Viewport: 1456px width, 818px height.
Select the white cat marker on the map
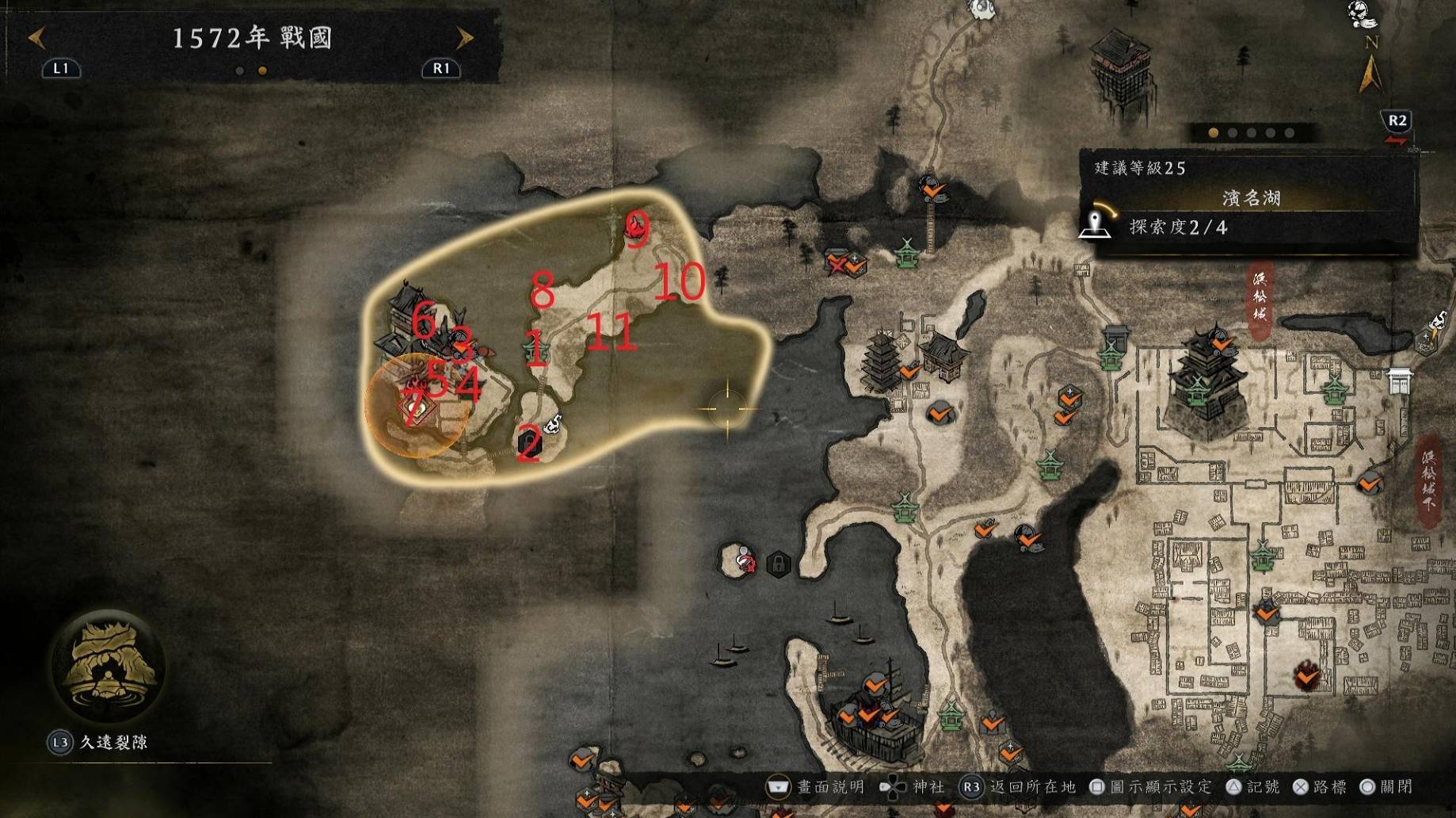(x=554, y=424)
